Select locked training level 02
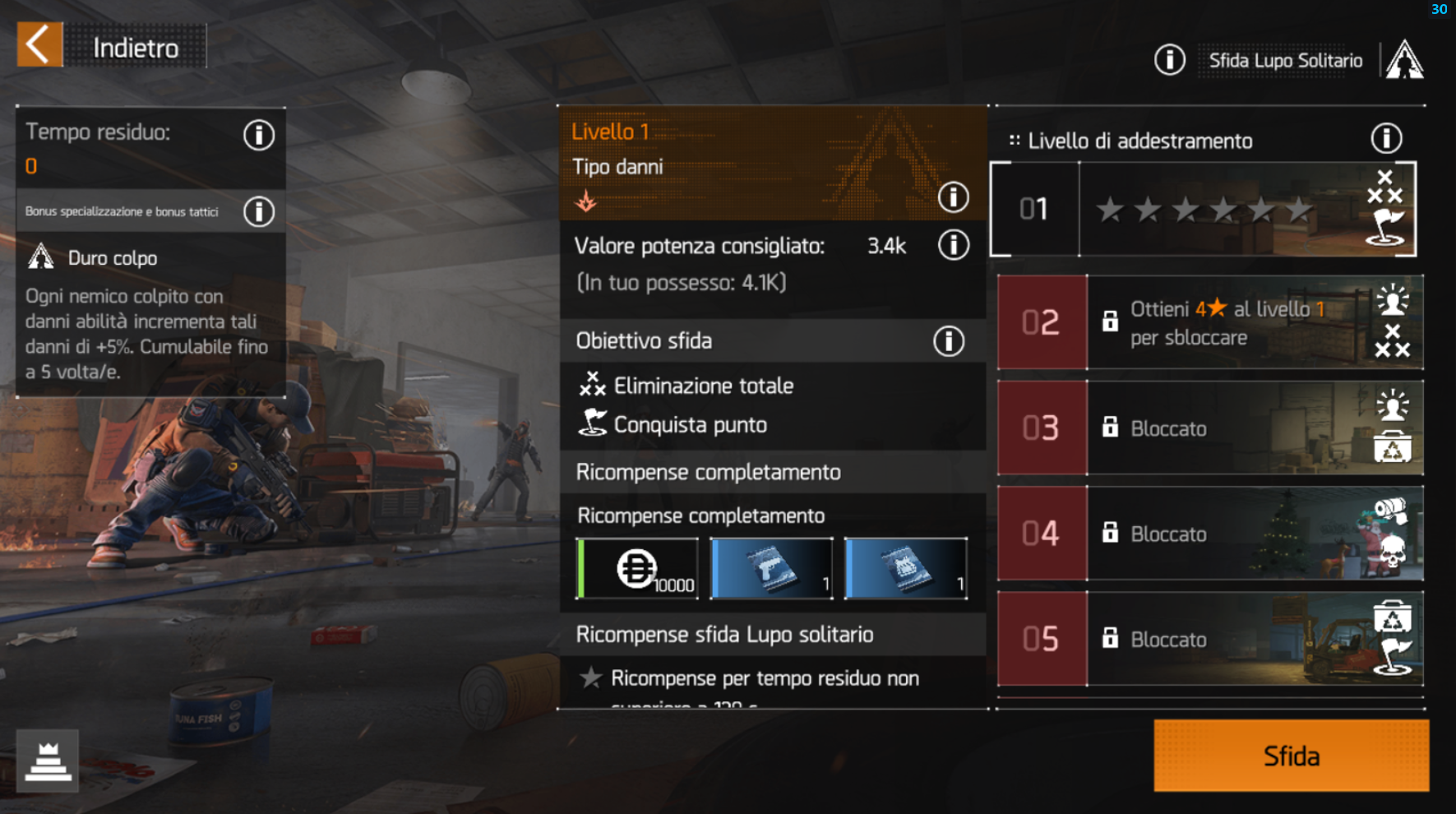 click(x=1210, y=322)
